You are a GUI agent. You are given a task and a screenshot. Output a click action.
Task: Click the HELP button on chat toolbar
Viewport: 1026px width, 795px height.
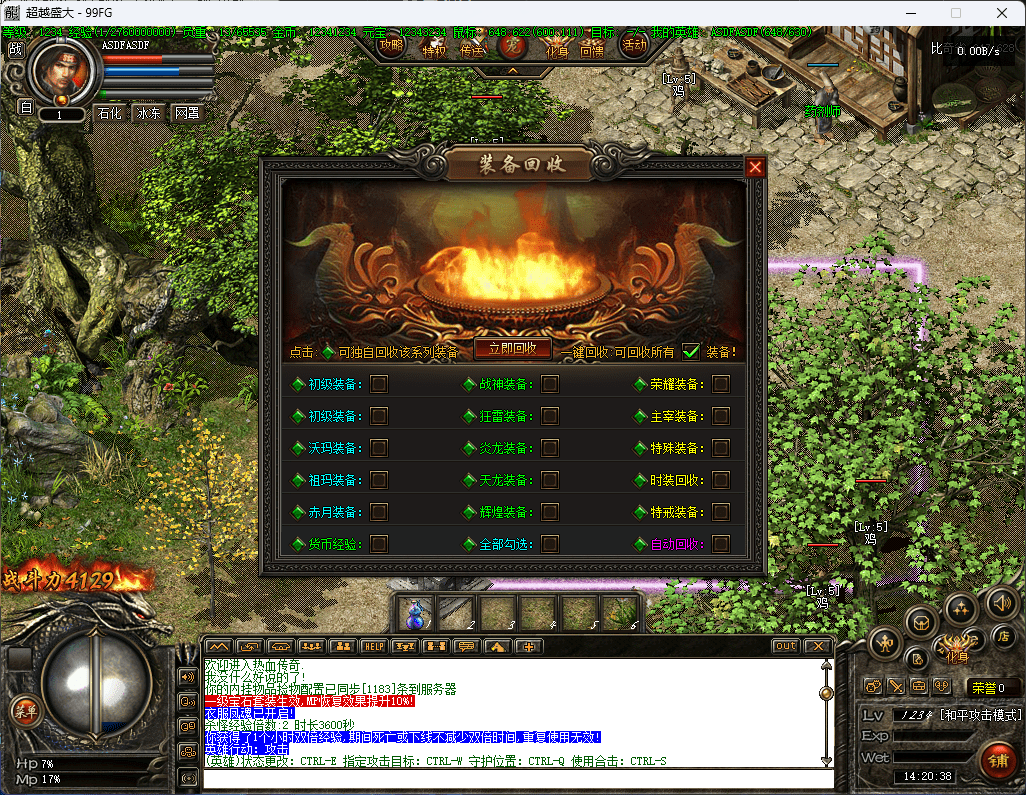[x=373, y=646]
